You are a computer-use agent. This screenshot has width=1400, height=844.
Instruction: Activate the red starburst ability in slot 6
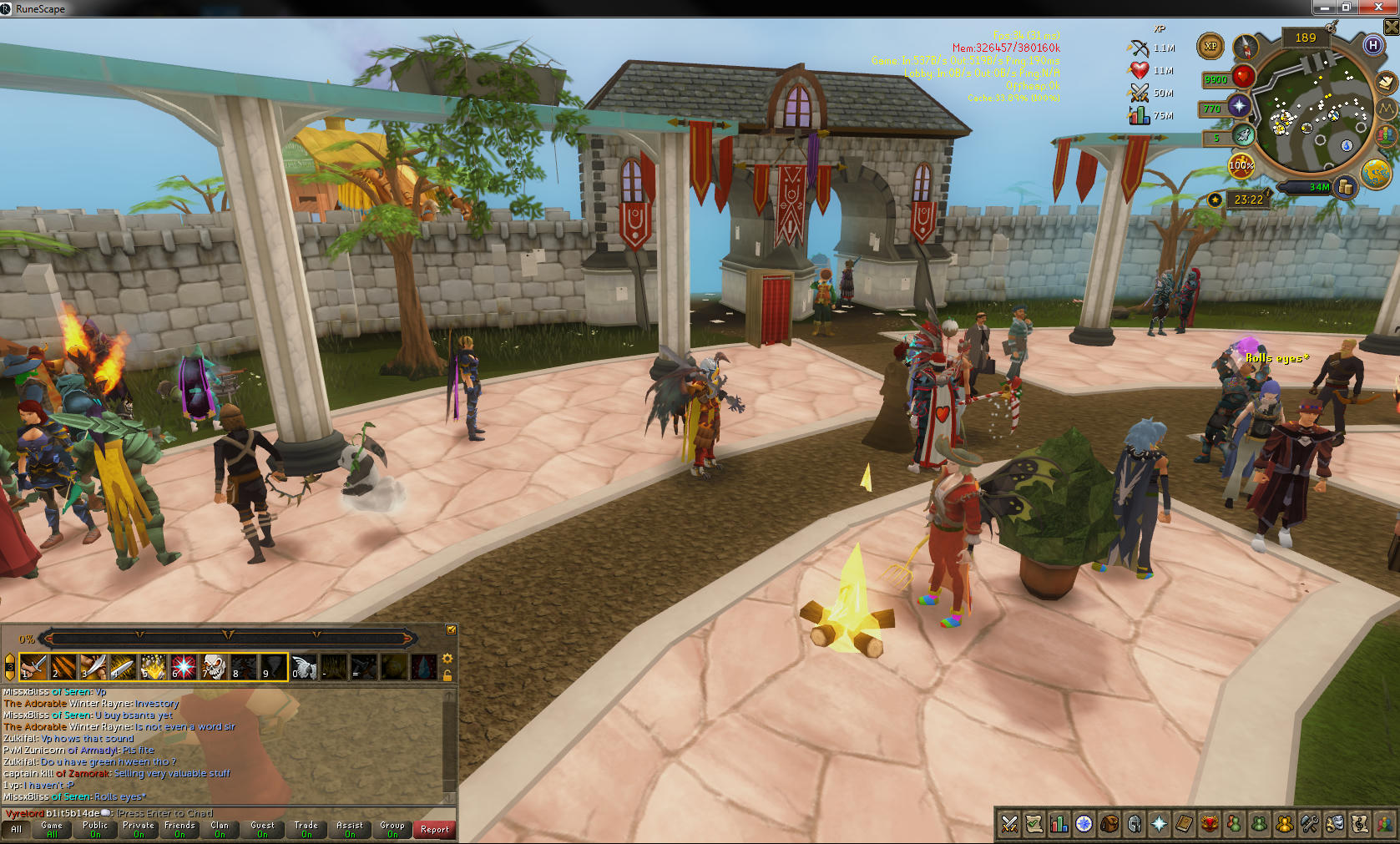point(183,667)
